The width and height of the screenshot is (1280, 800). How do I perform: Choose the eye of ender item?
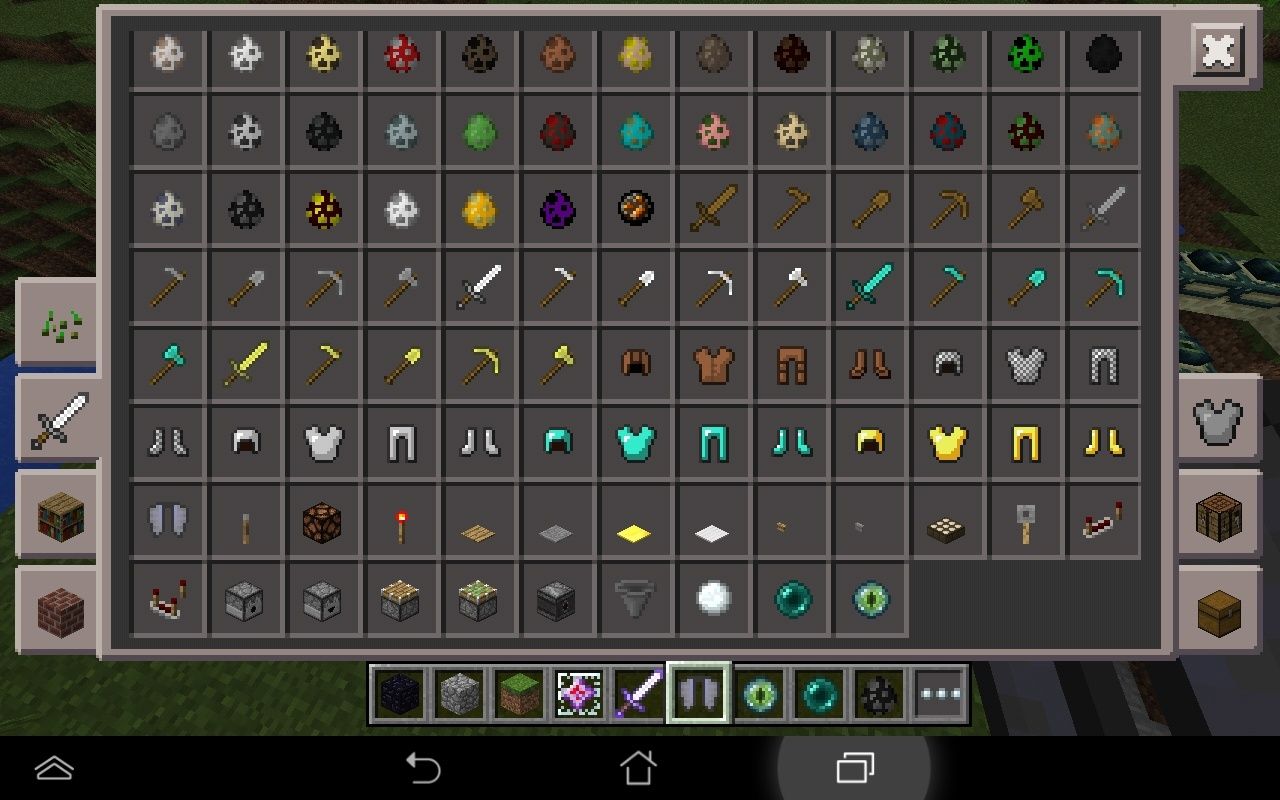click(x=870, y=597)
